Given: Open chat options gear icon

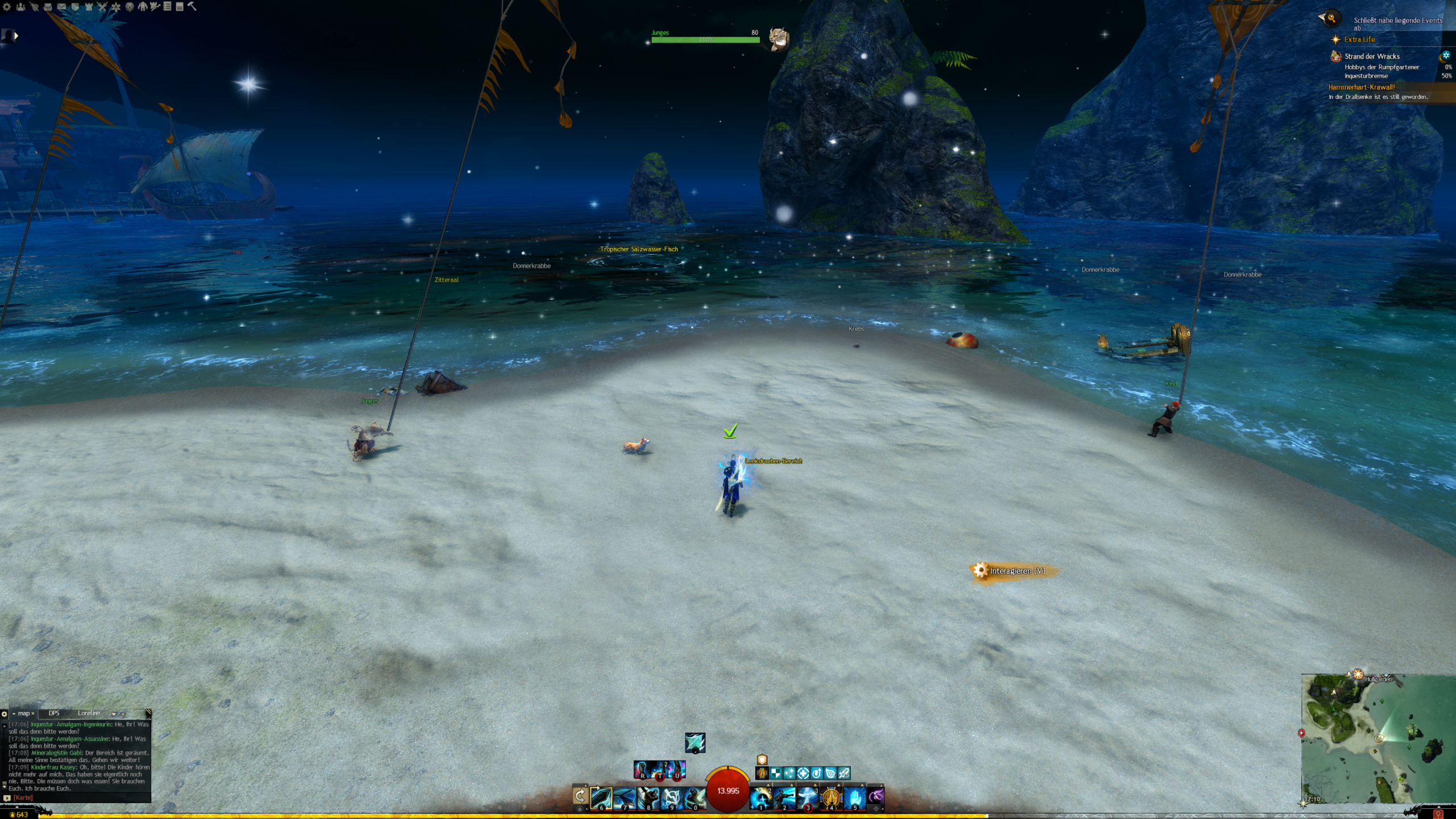Looking at the screenshot, I should coord(5,714).
